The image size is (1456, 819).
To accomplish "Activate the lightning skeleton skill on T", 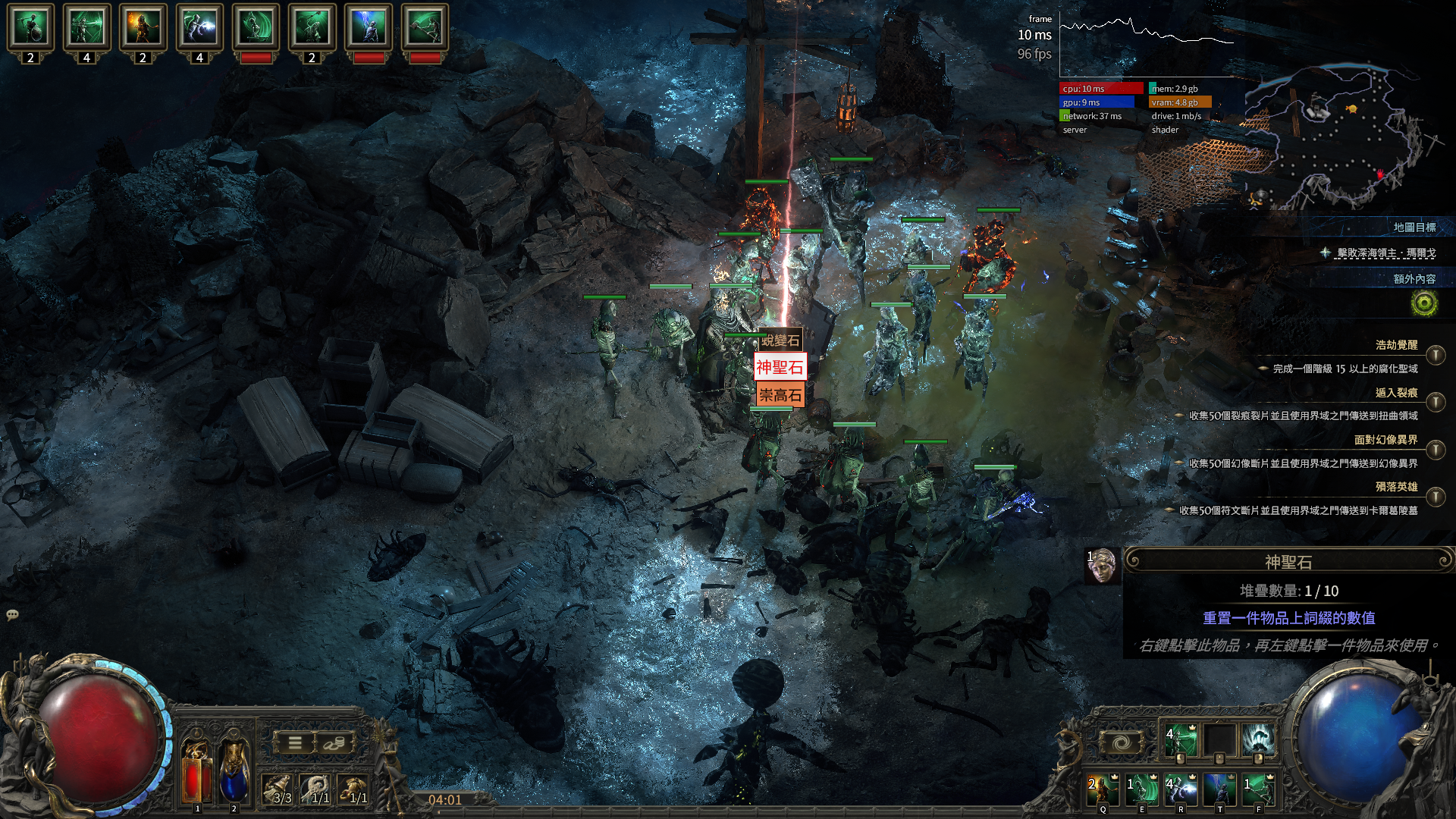I will pos(1219,789).
